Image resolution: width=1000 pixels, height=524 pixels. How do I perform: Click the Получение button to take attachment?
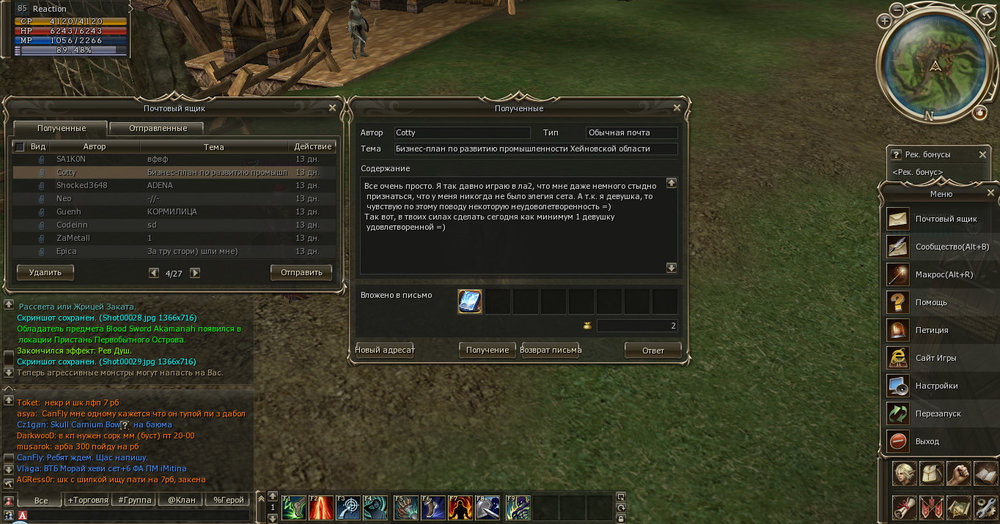tap(487, 350)
